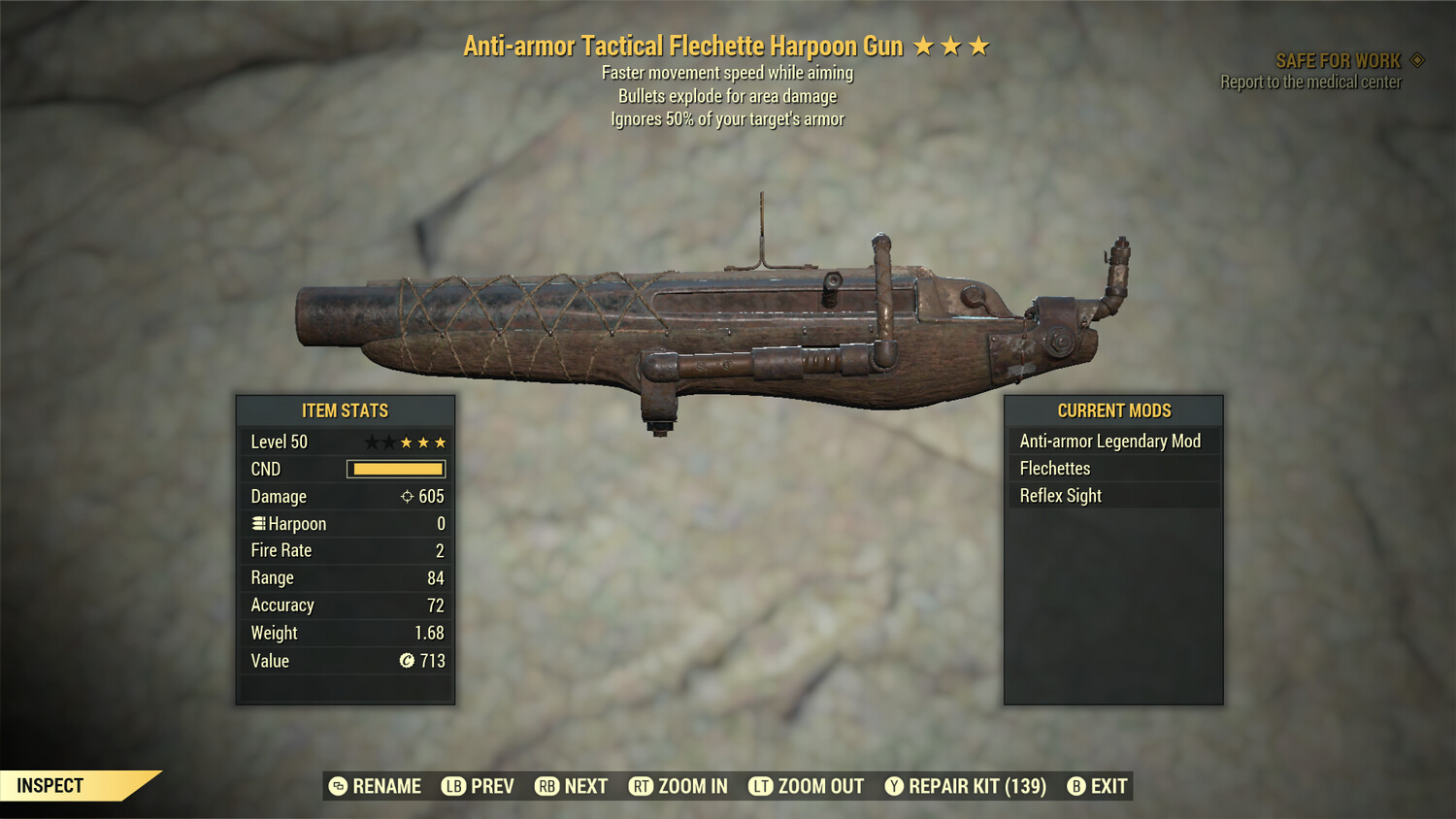Click the Y repair kit button icon
Image resolution: width=1456 pixels, height=819 pixels.
[x=894, y=786]
